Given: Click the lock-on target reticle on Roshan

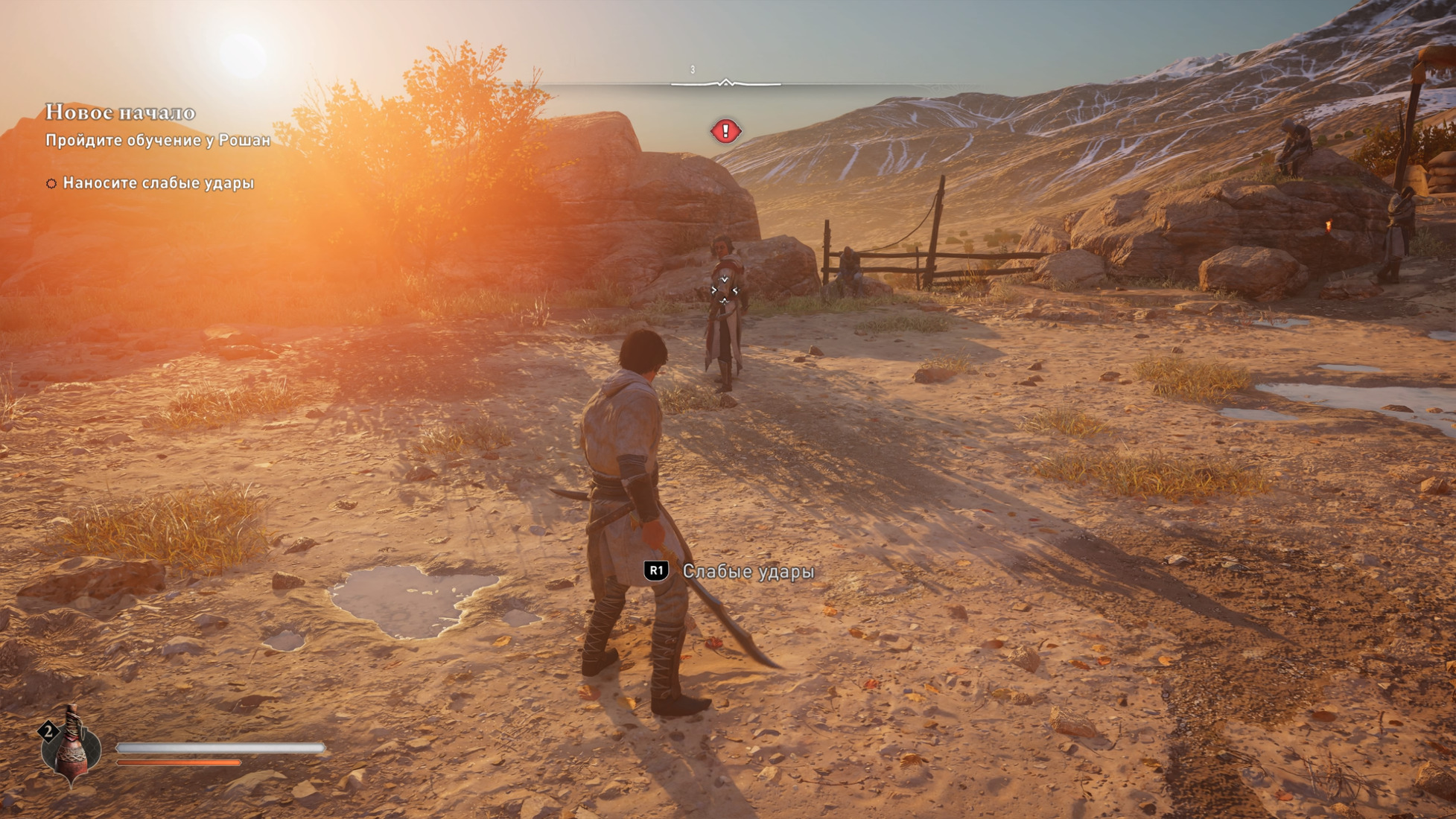Looking at the screenshot, I should click(x=724, y=290).
